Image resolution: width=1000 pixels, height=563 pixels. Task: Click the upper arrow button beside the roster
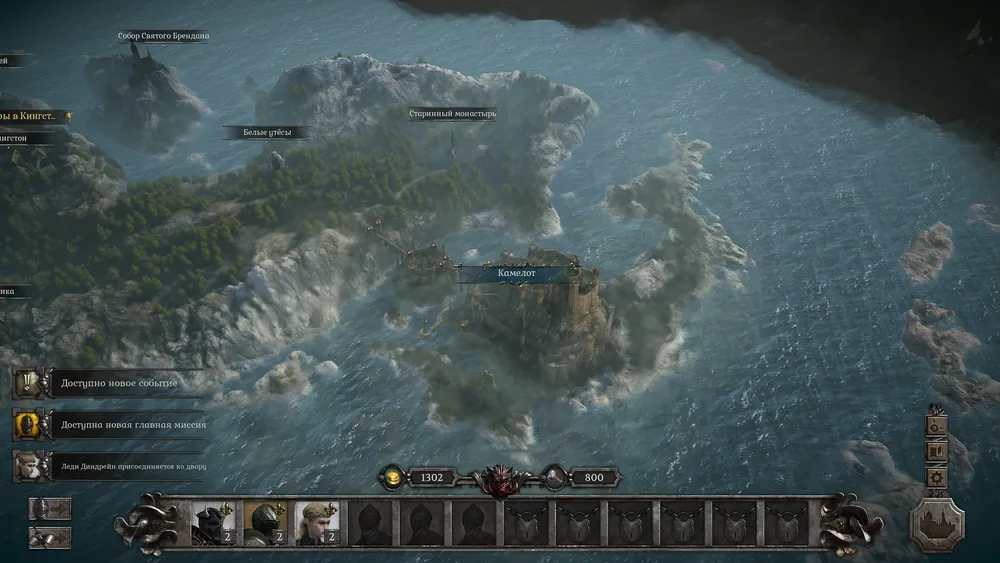click(50, 508)
